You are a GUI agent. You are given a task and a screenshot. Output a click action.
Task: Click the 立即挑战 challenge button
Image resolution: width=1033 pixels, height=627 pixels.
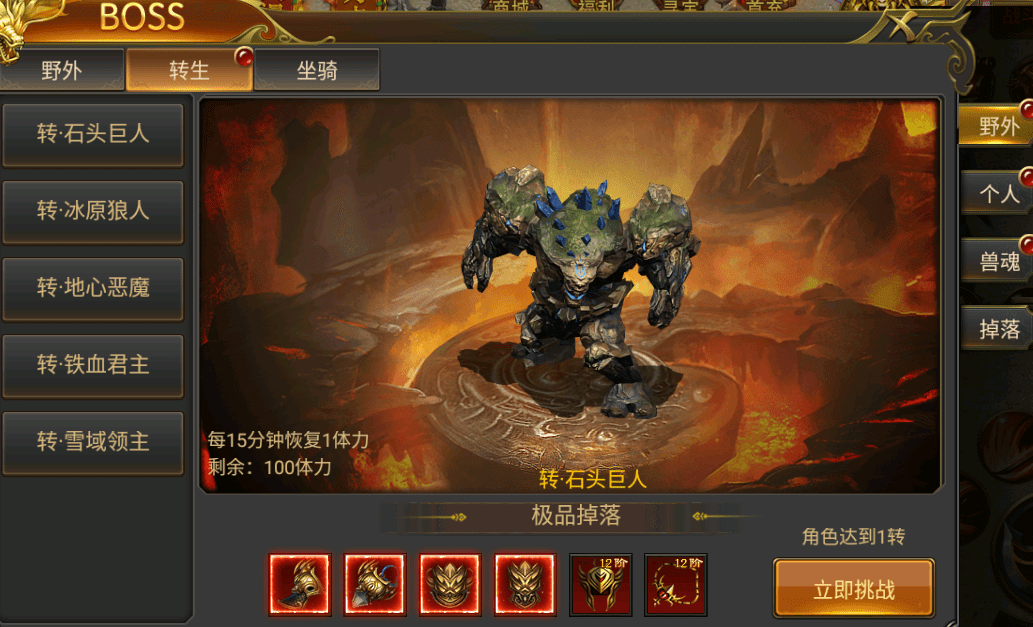(853, 589)
